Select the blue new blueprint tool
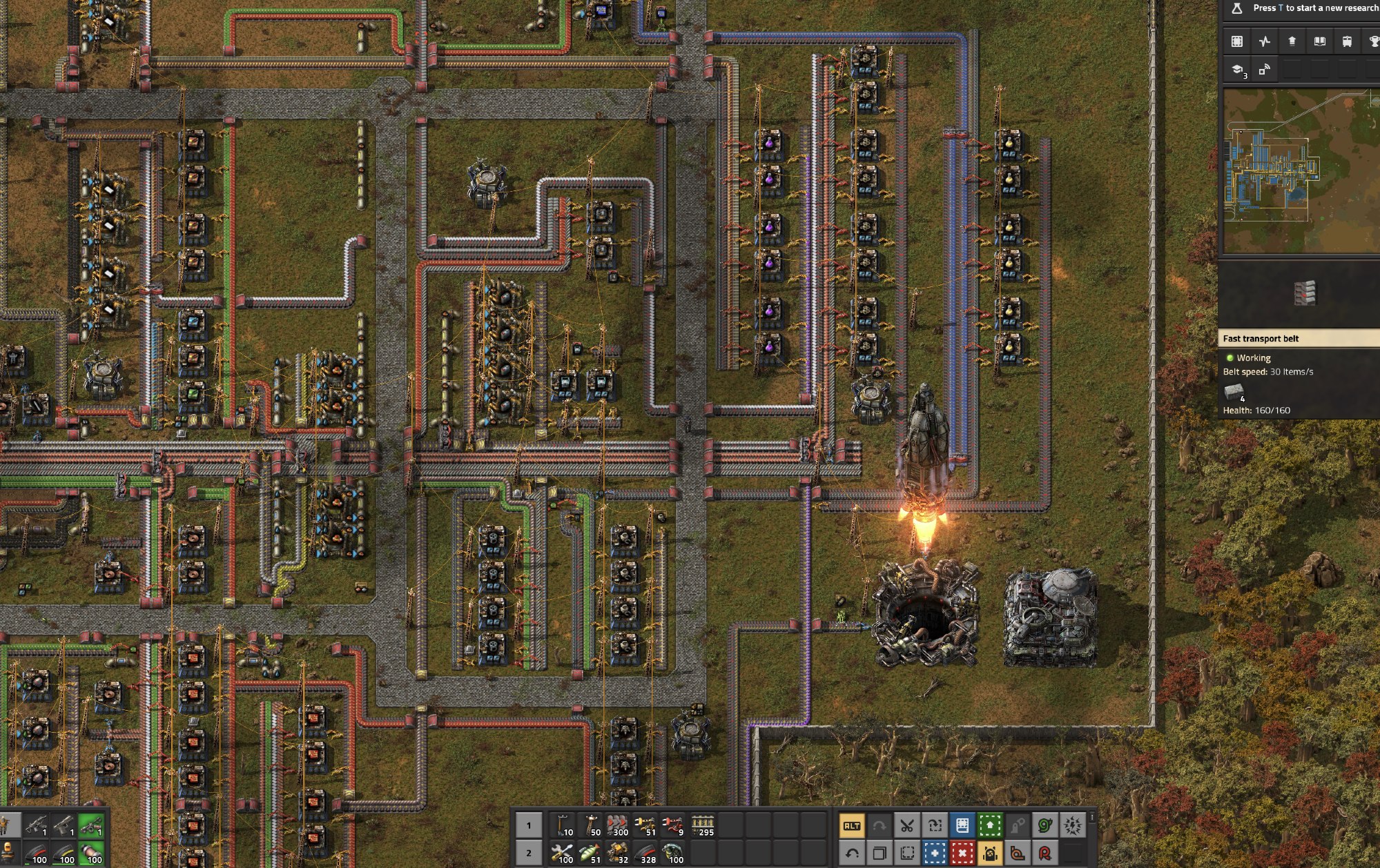 [935, 854]
